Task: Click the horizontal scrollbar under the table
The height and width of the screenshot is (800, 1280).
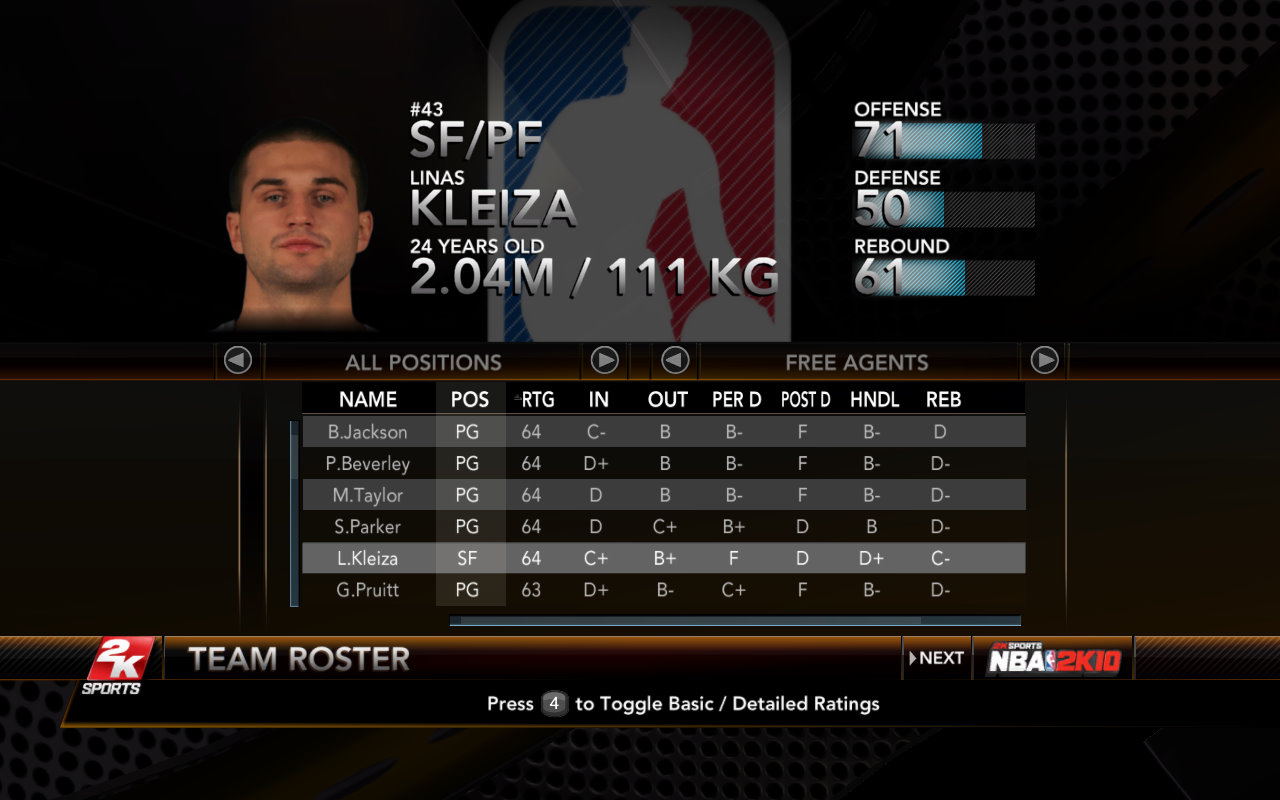Action: tap(735, 621)
